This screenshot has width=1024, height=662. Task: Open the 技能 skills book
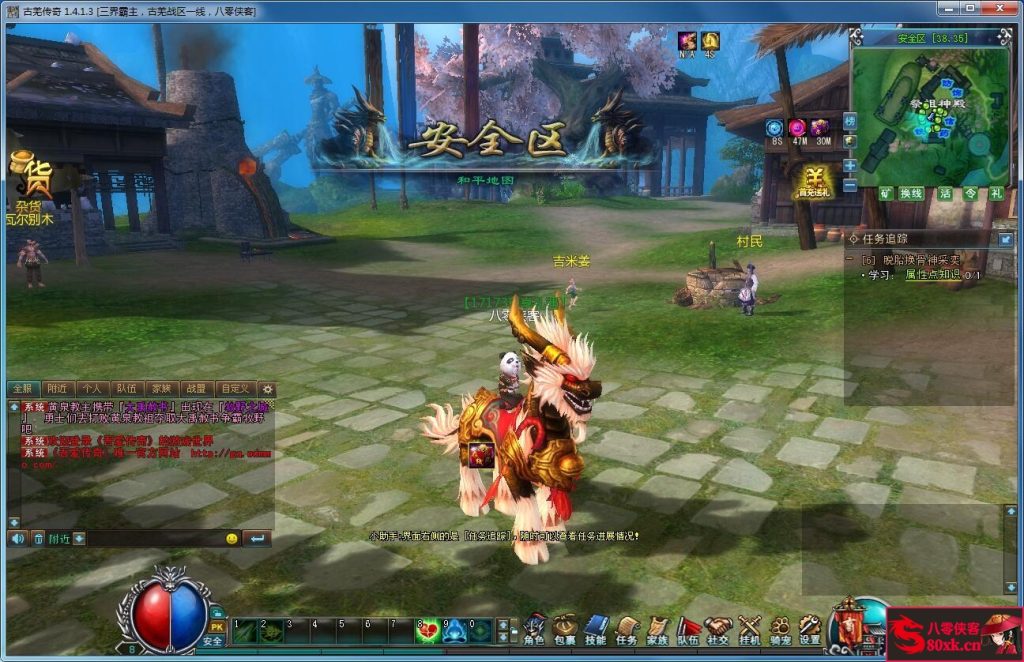point(596,628)
